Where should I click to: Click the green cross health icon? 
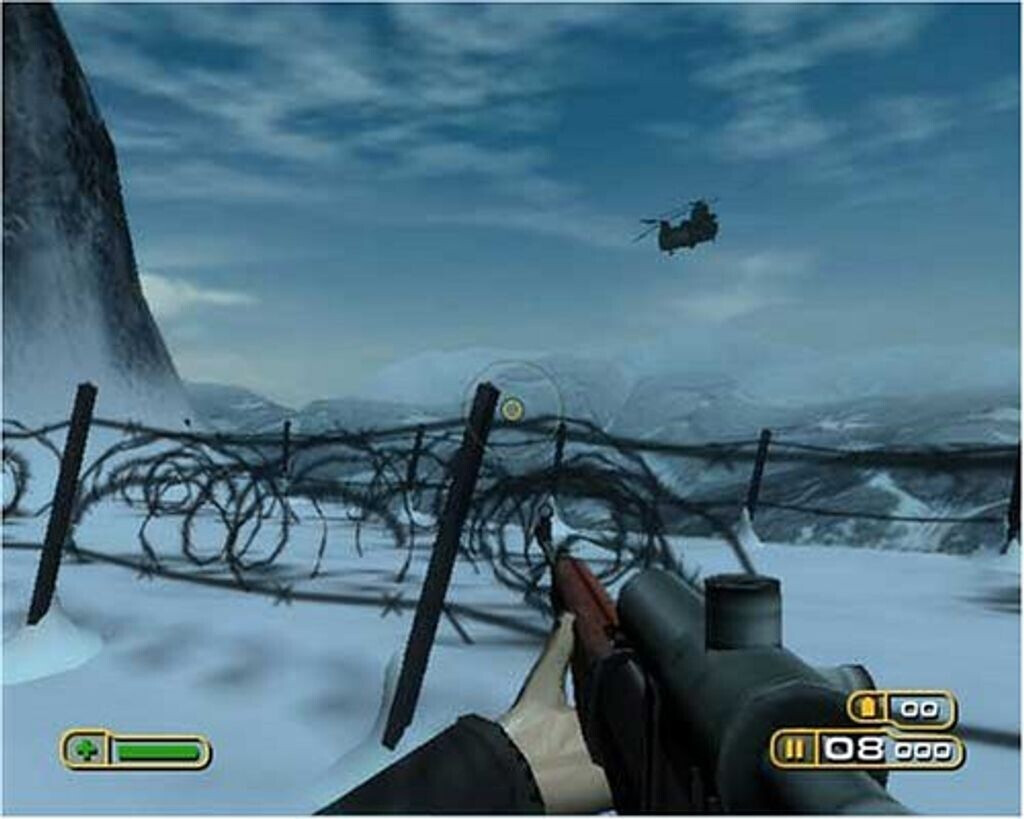pos(87,749)
